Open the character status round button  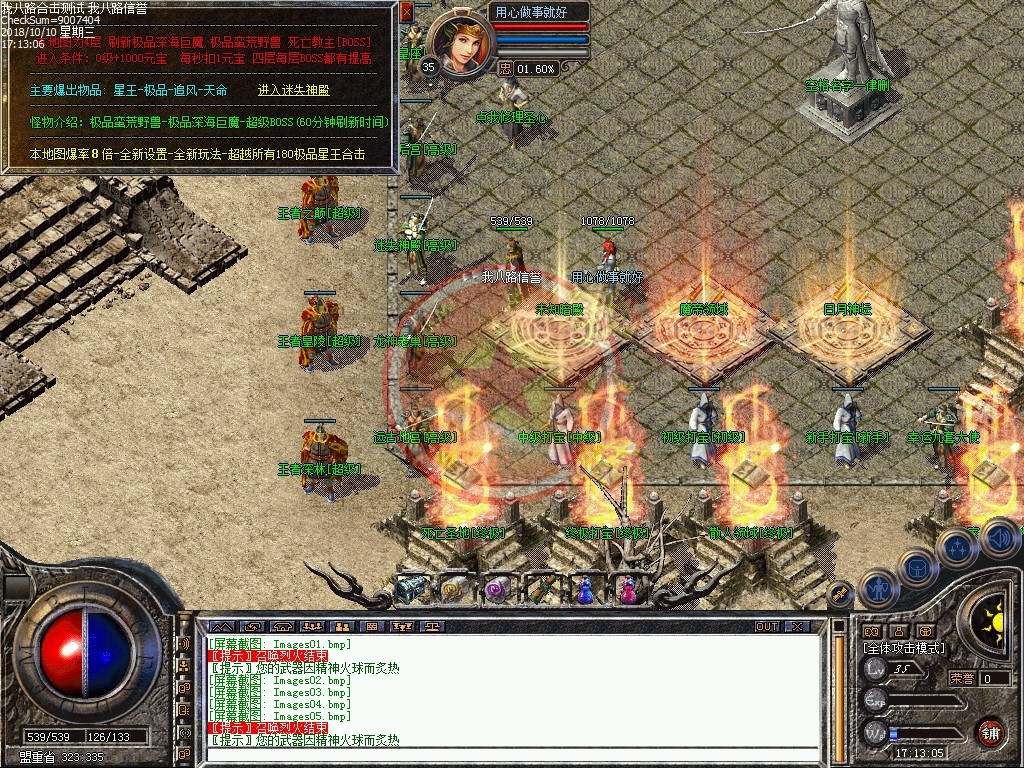pyautogui.click(x=877, y=589)
